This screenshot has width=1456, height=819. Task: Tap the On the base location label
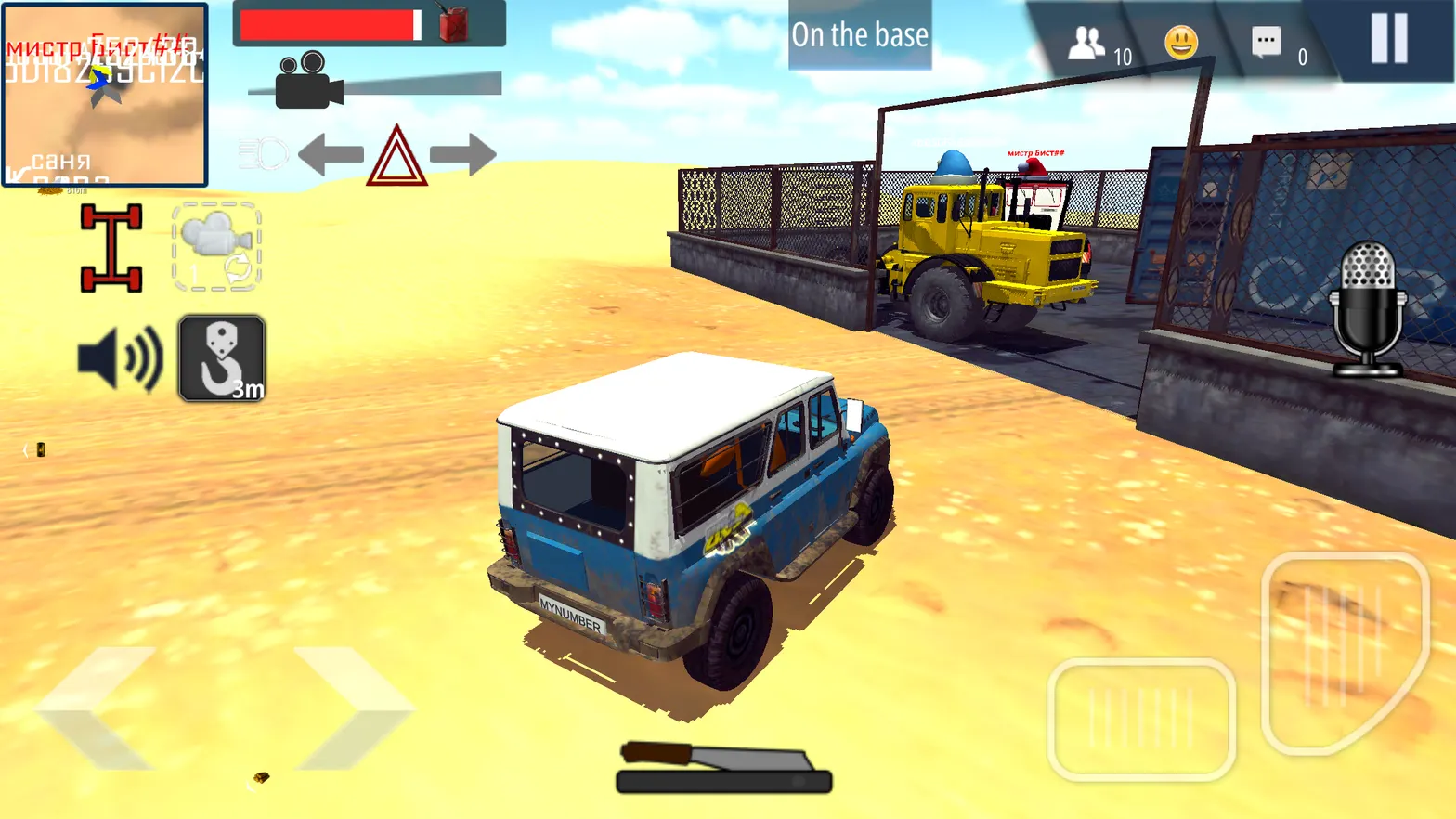pos(859,35)
